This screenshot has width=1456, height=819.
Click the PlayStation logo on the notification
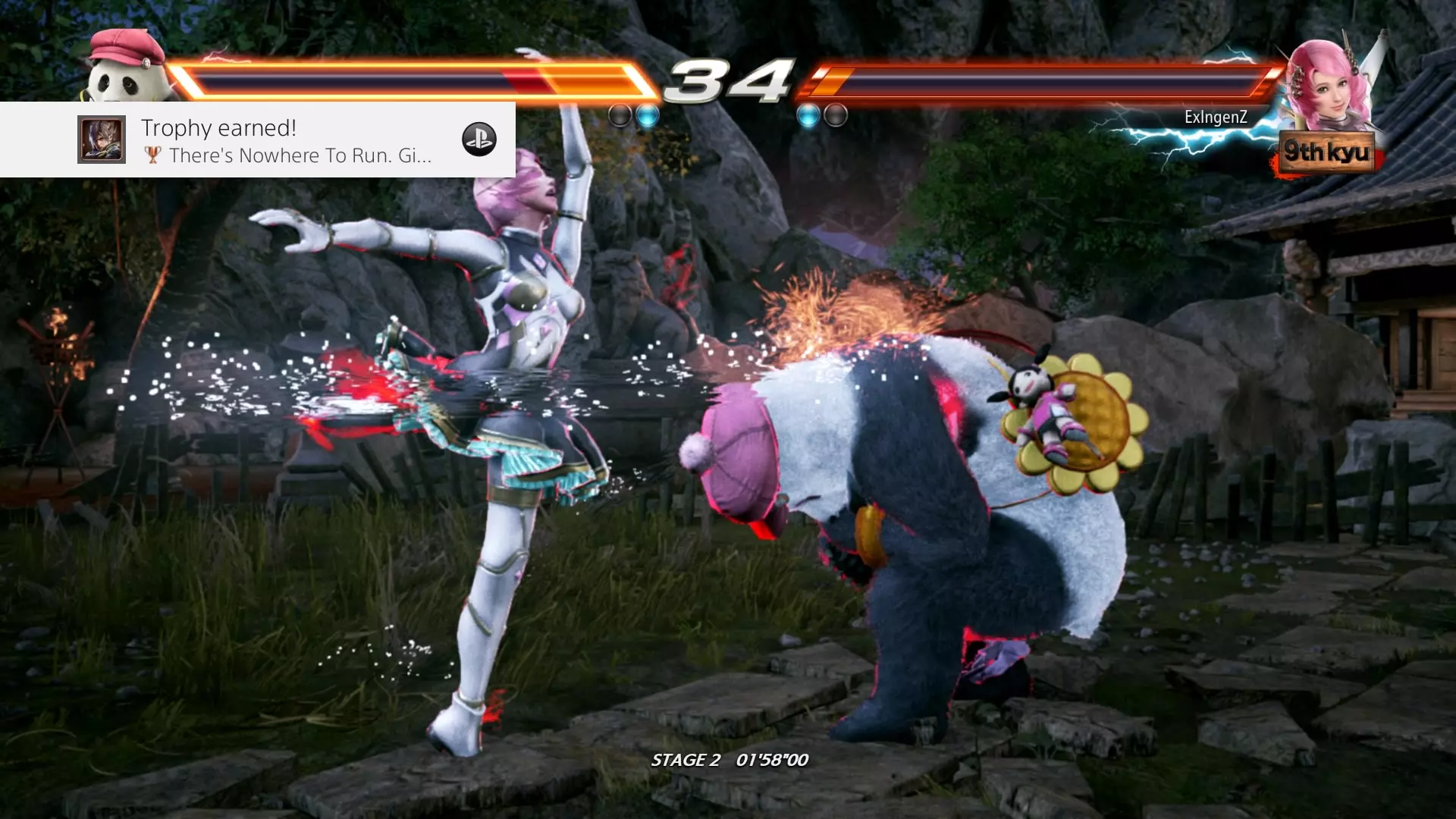click(479, 140)
